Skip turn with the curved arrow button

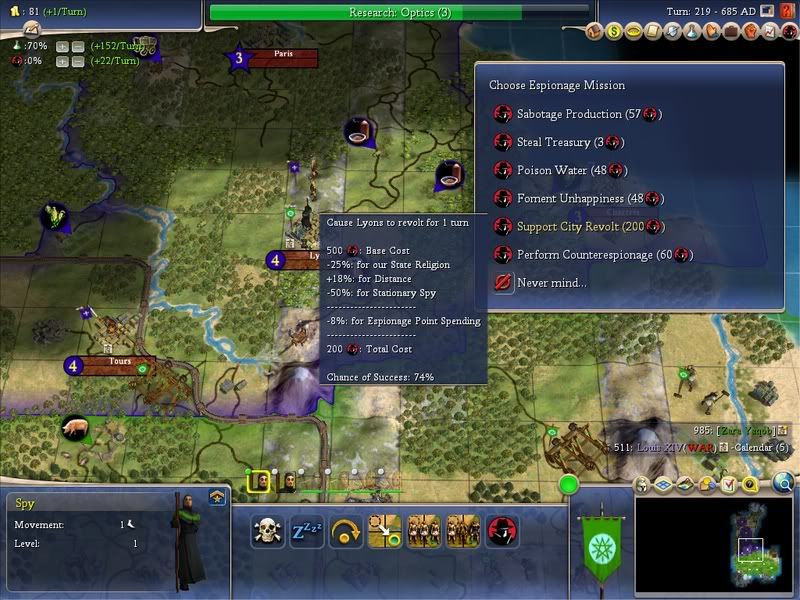(345, 531)
